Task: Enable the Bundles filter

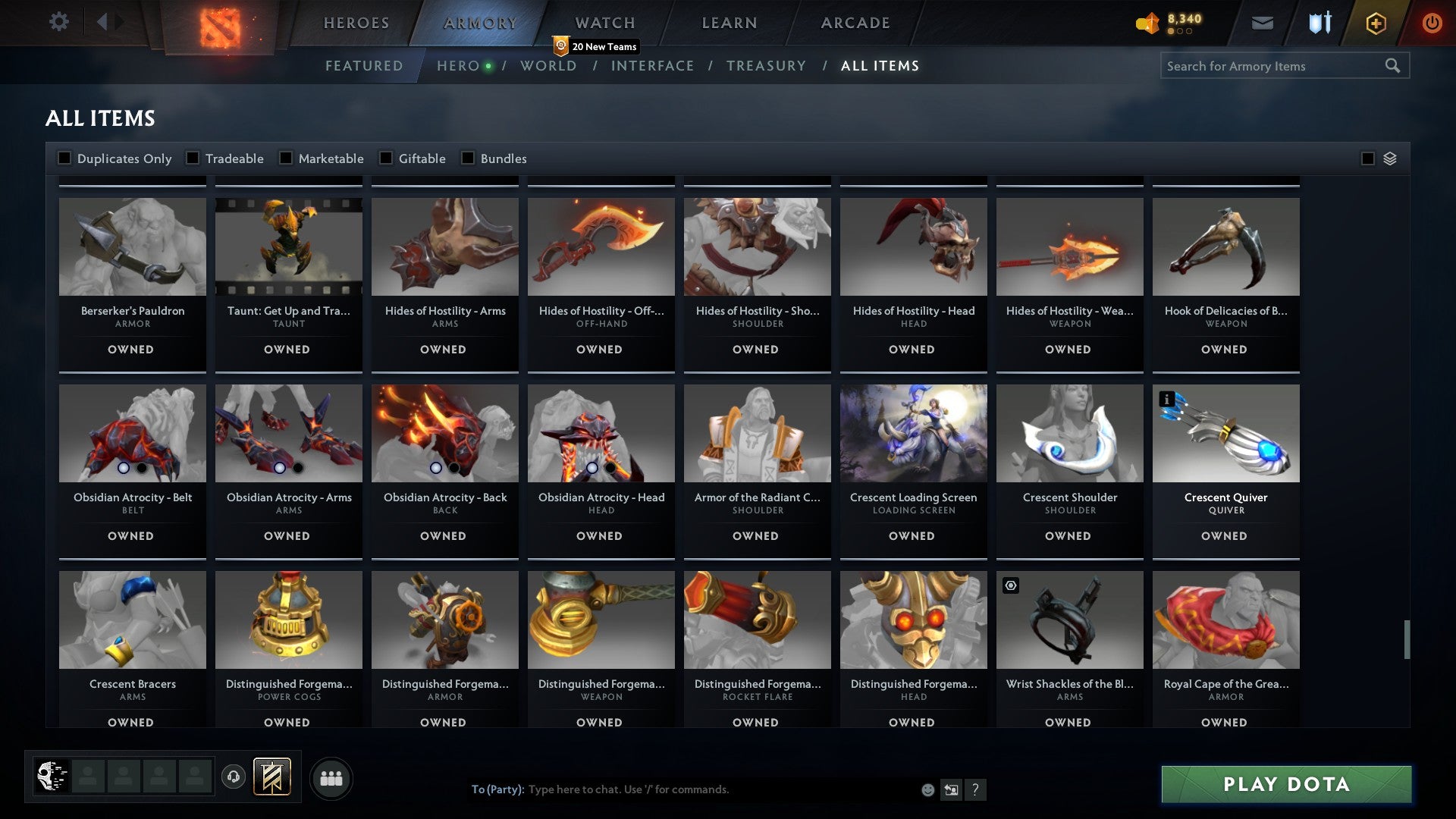Action: pyautogui.click(x=467, y=158)
